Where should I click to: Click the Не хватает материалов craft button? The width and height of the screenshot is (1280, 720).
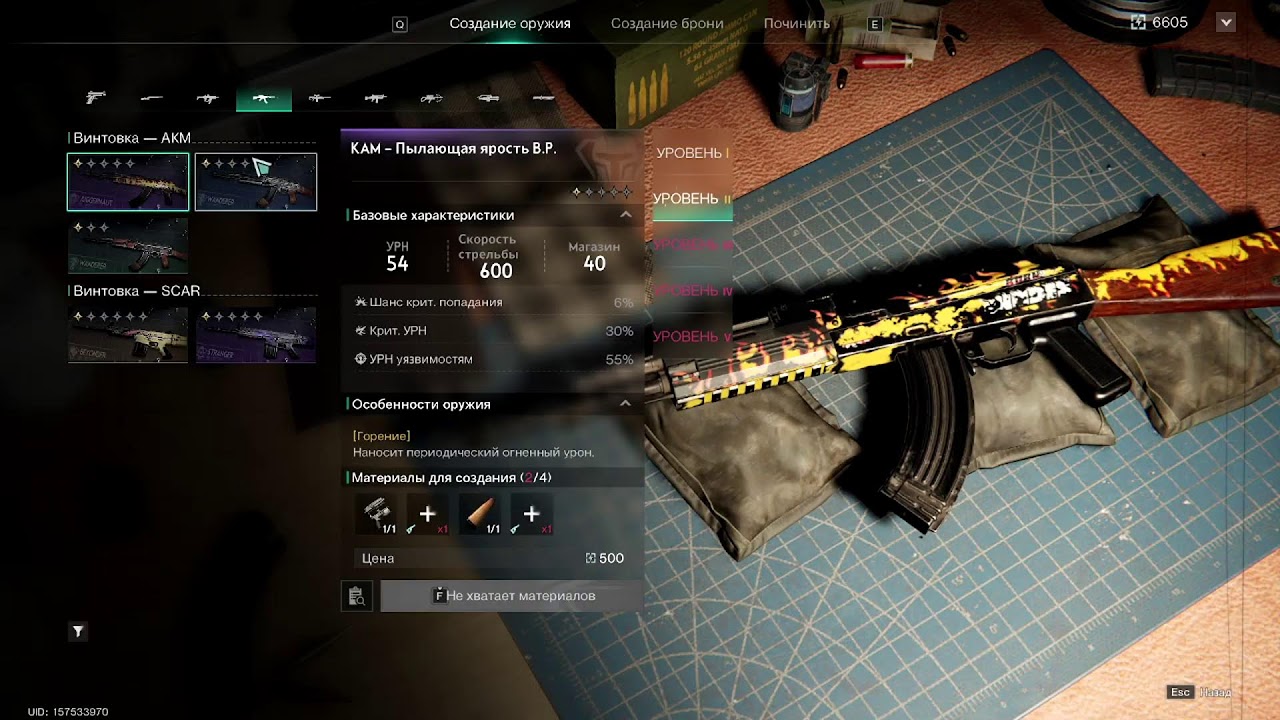(512, 596)
